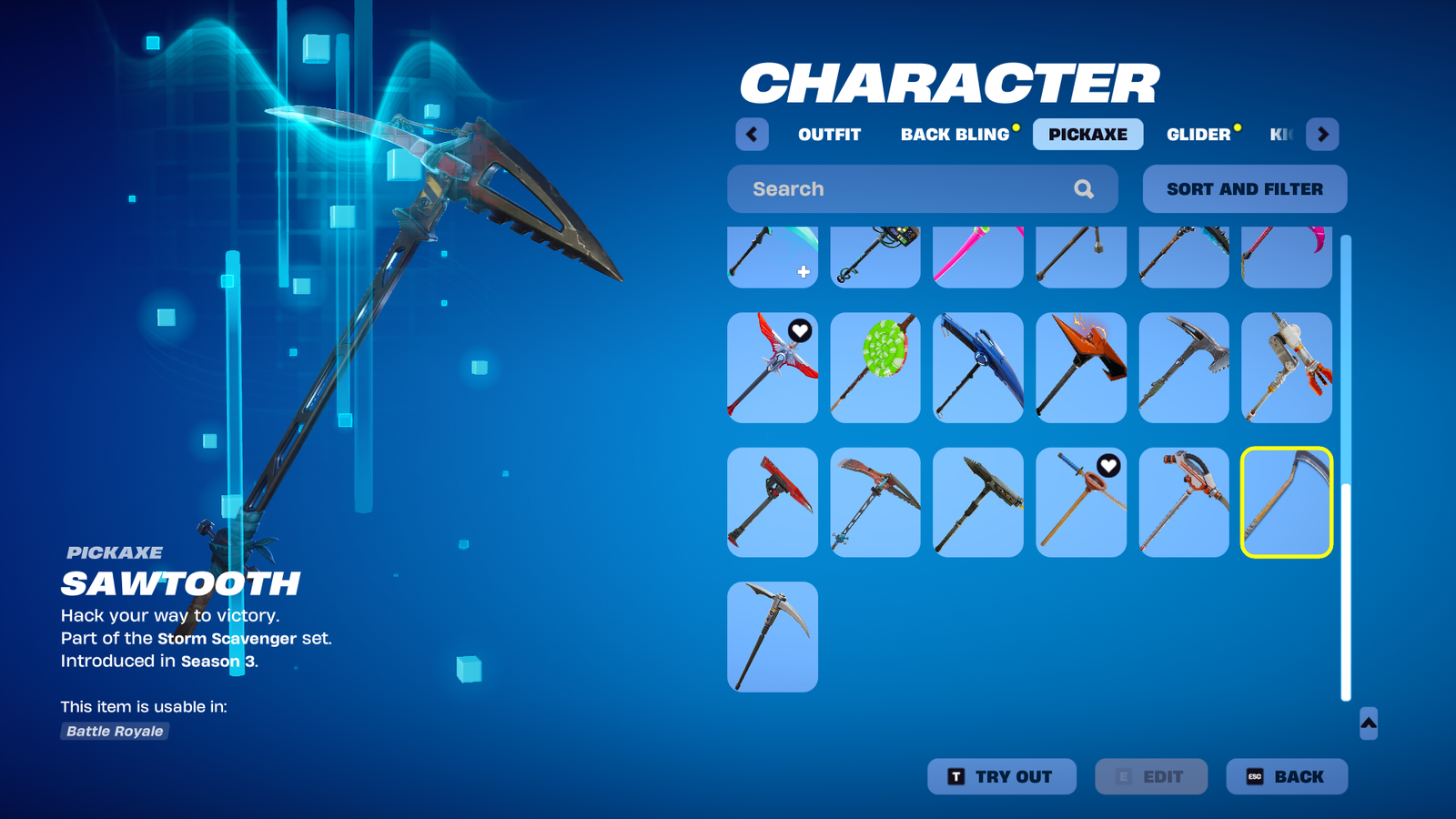Choose the red winged favorited pickaxe
Screen dimensions: 1456x819
click(773, 368)
